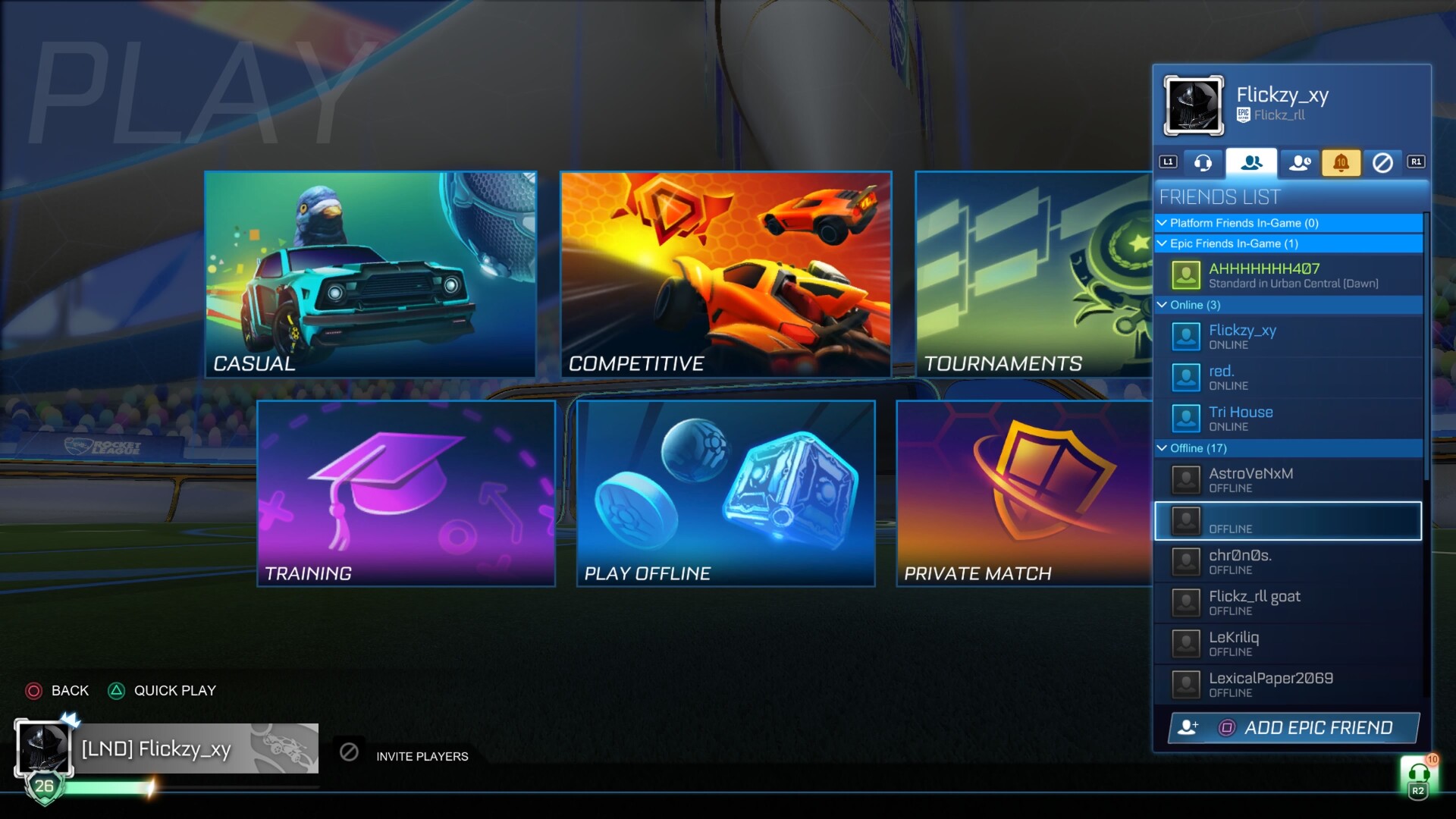Collapse the Online friends section

coord(1162,305)
